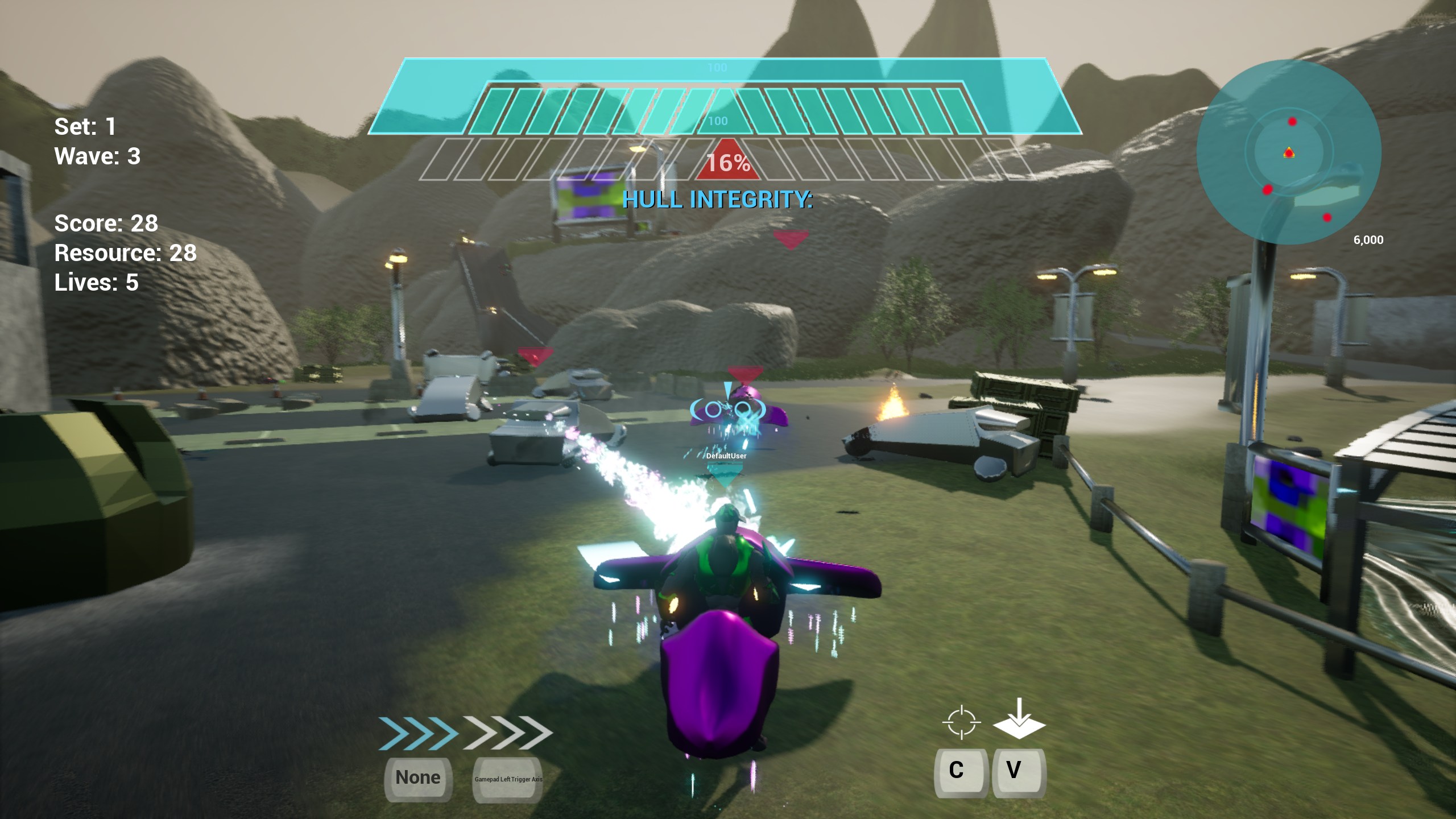
Task: Activate the crosshair targeting icon
Action: click(x=961, y=722)
